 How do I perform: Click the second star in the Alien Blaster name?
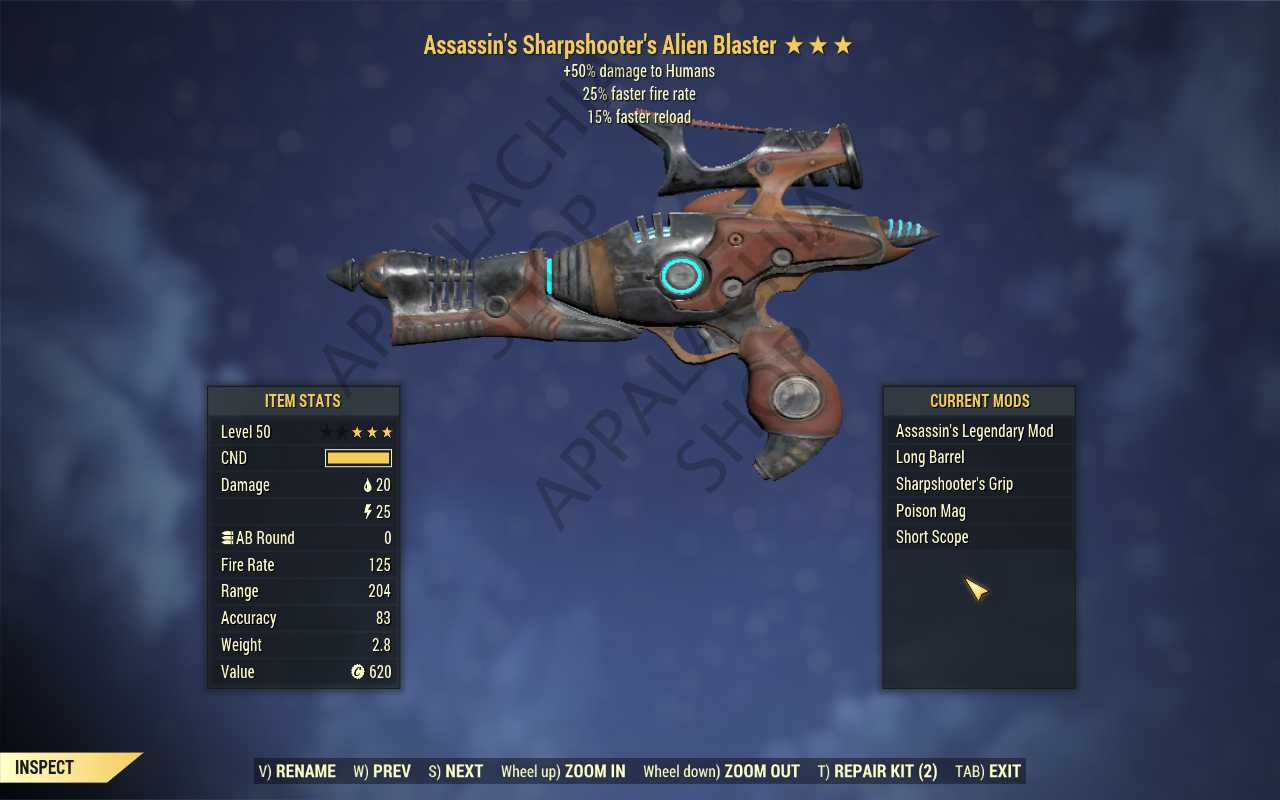coord(820,45)
